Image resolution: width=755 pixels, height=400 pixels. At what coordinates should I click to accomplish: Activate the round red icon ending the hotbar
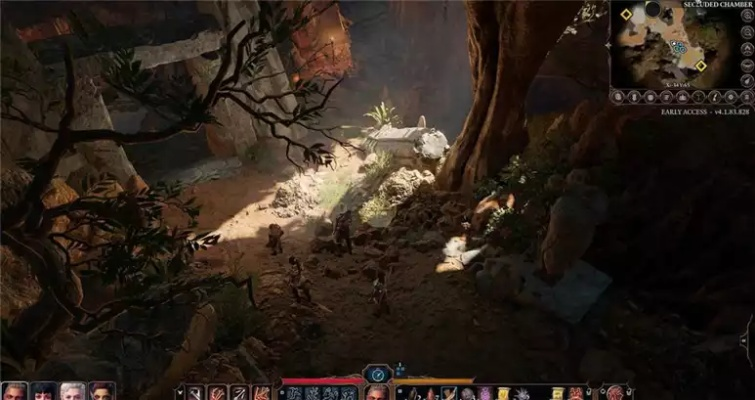tap(615, 392)
